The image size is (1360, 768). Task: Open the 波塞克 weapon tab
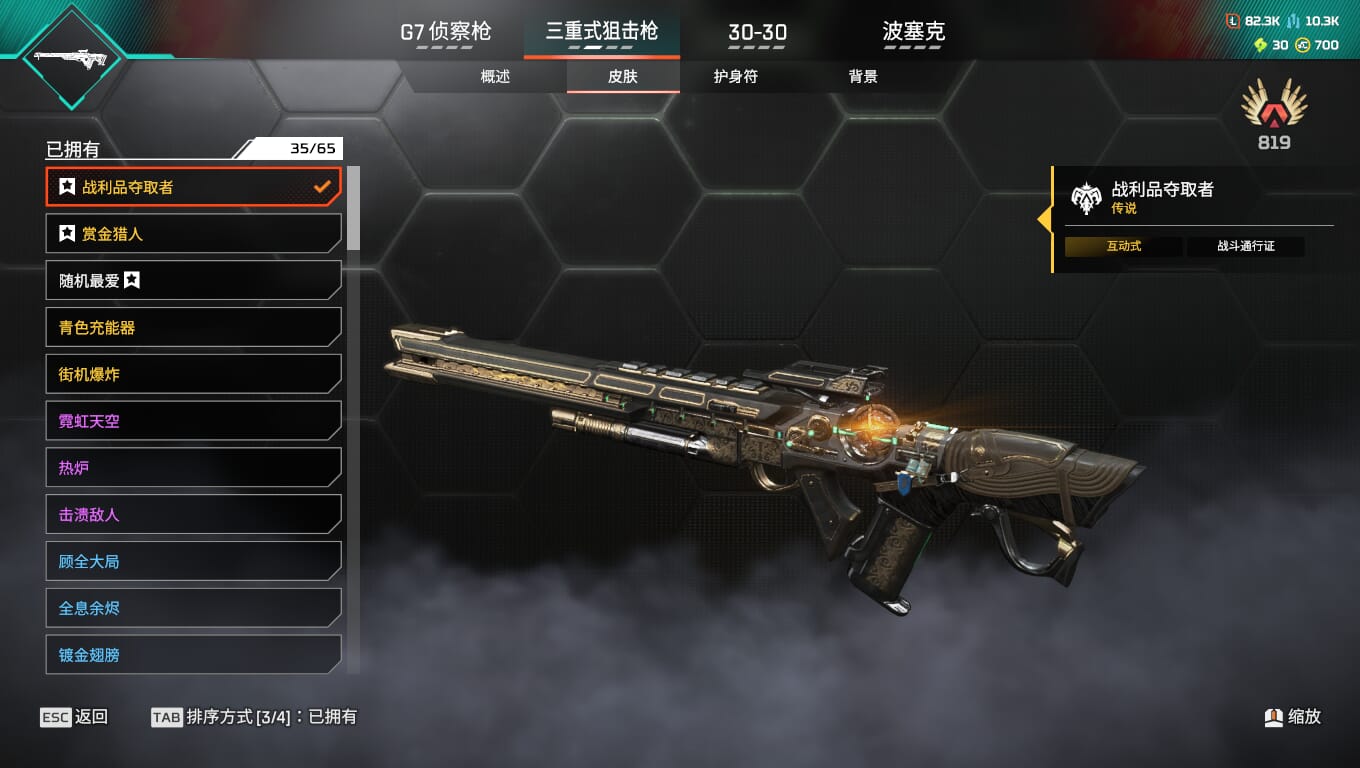pyautogui.click(x=913, y=32)
